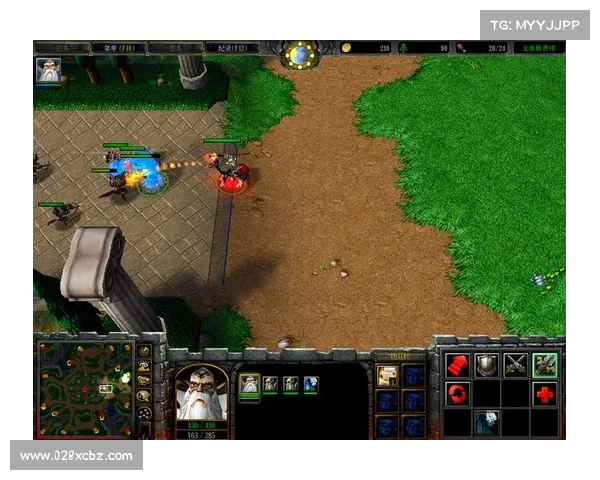
Task: Activate the red cross ability icon
Action: (545, 394)
